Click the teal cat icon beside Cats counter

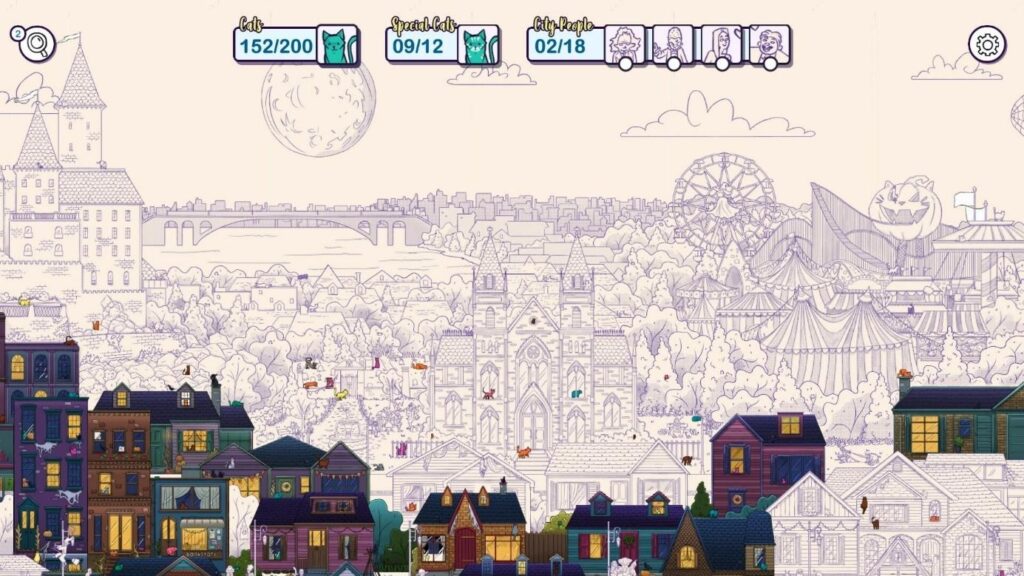coord(338,45)
